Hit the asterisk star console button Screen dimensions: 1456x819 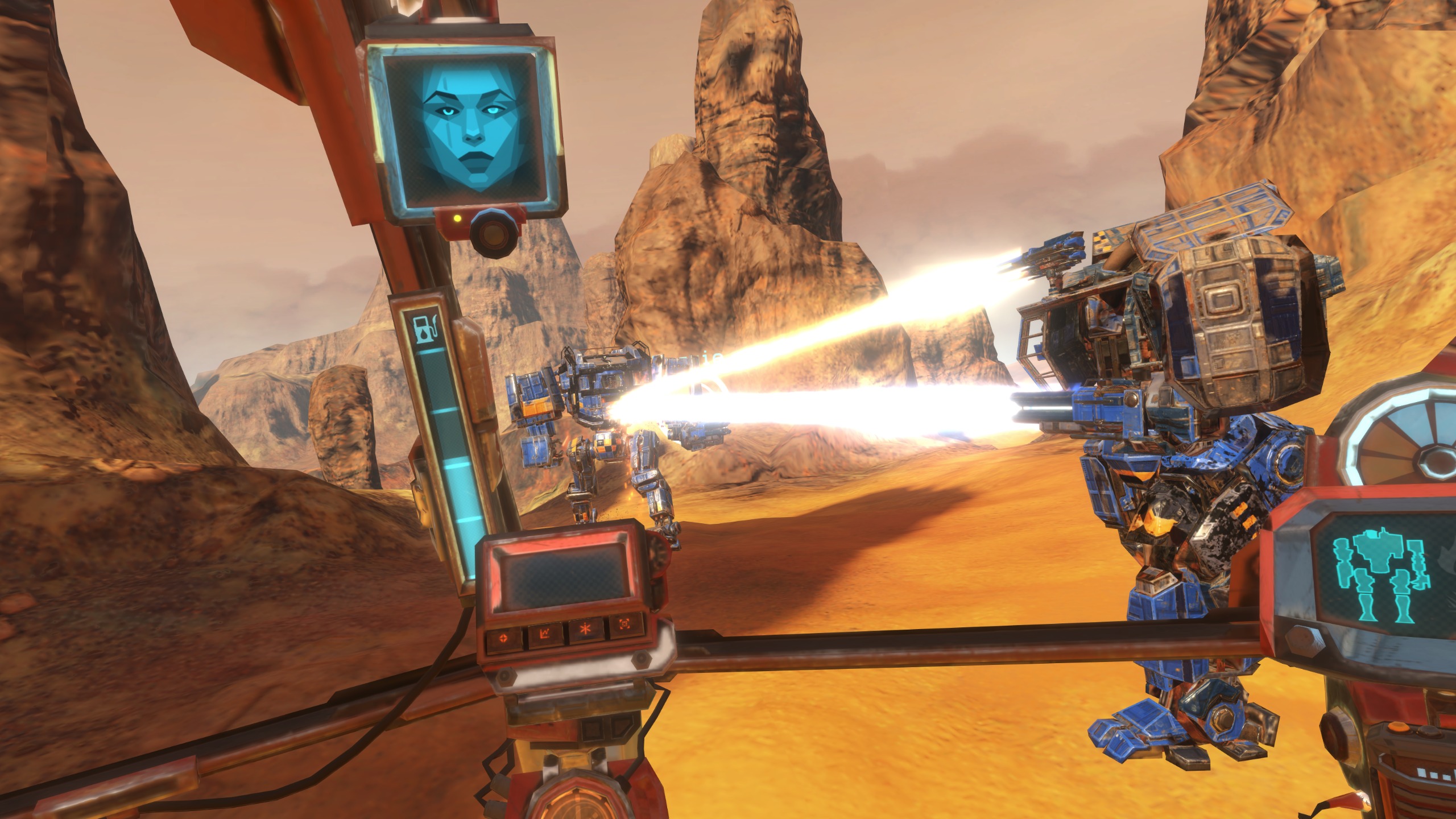[x=585, y=633]
